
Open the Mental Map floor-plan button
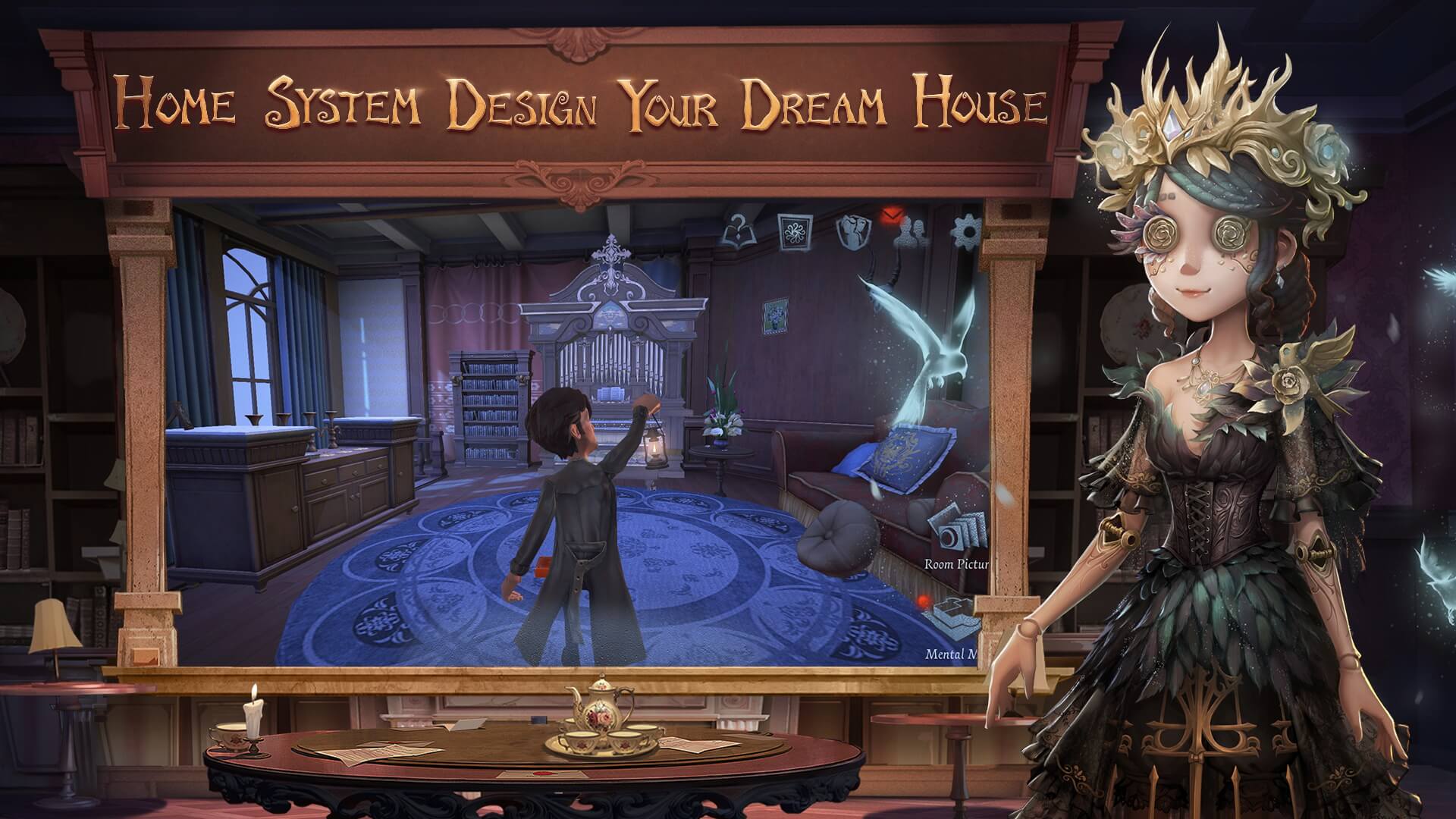[955, 619]
